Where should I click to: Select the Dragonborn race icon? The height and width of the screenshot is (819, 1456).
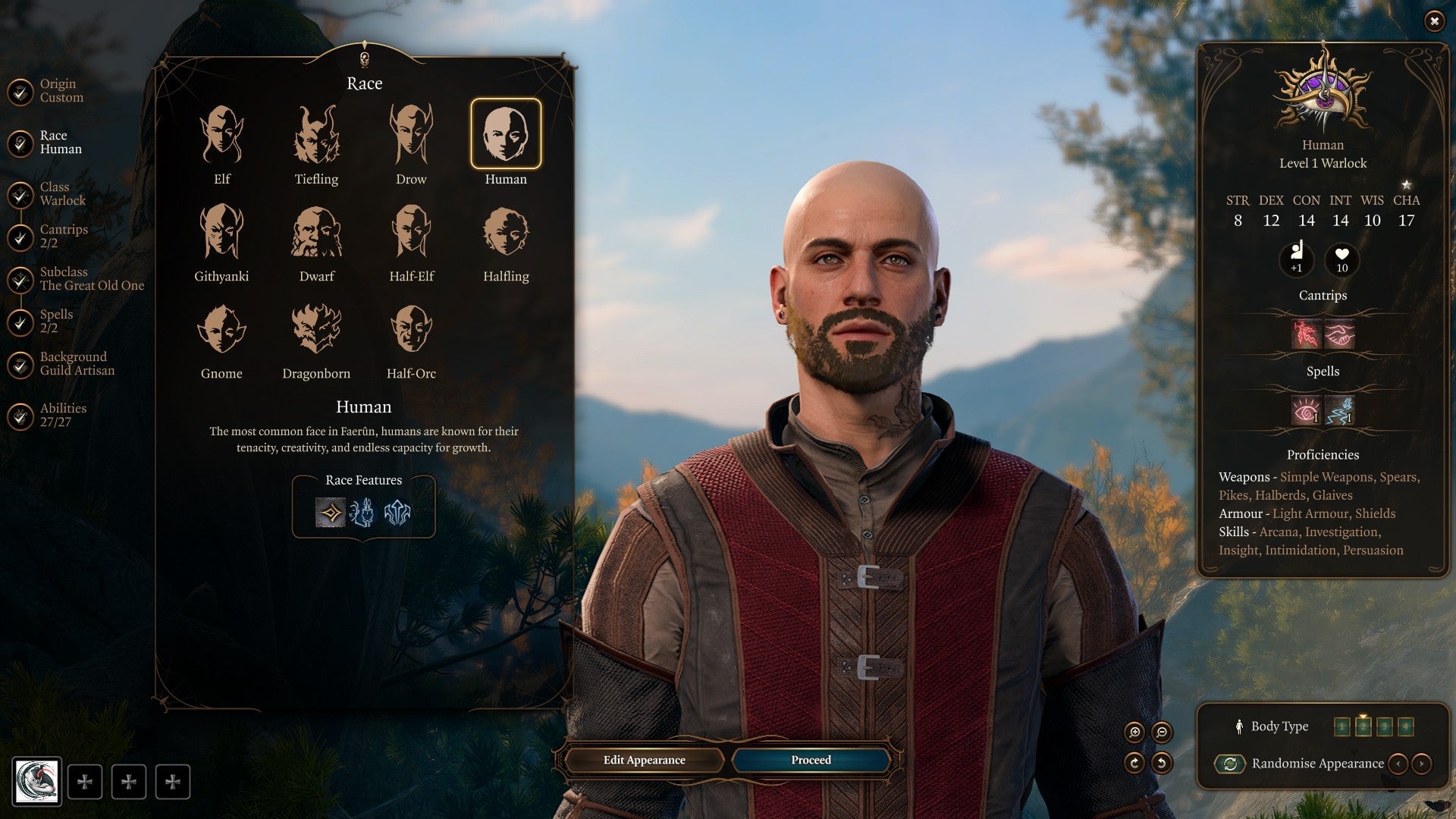[318, 330]
